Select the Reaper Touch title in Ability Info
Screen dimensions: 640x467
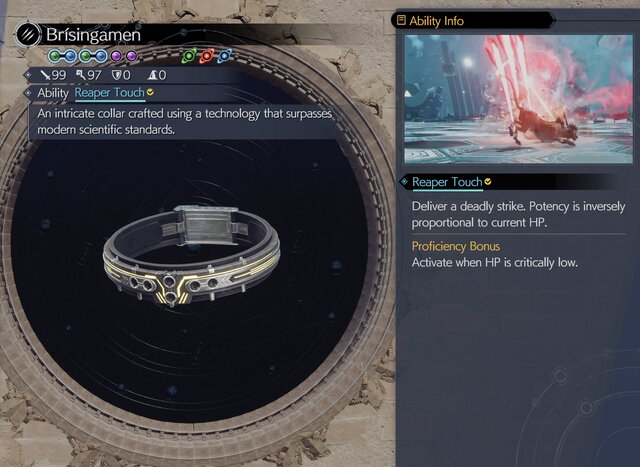[x=447, y=182]
